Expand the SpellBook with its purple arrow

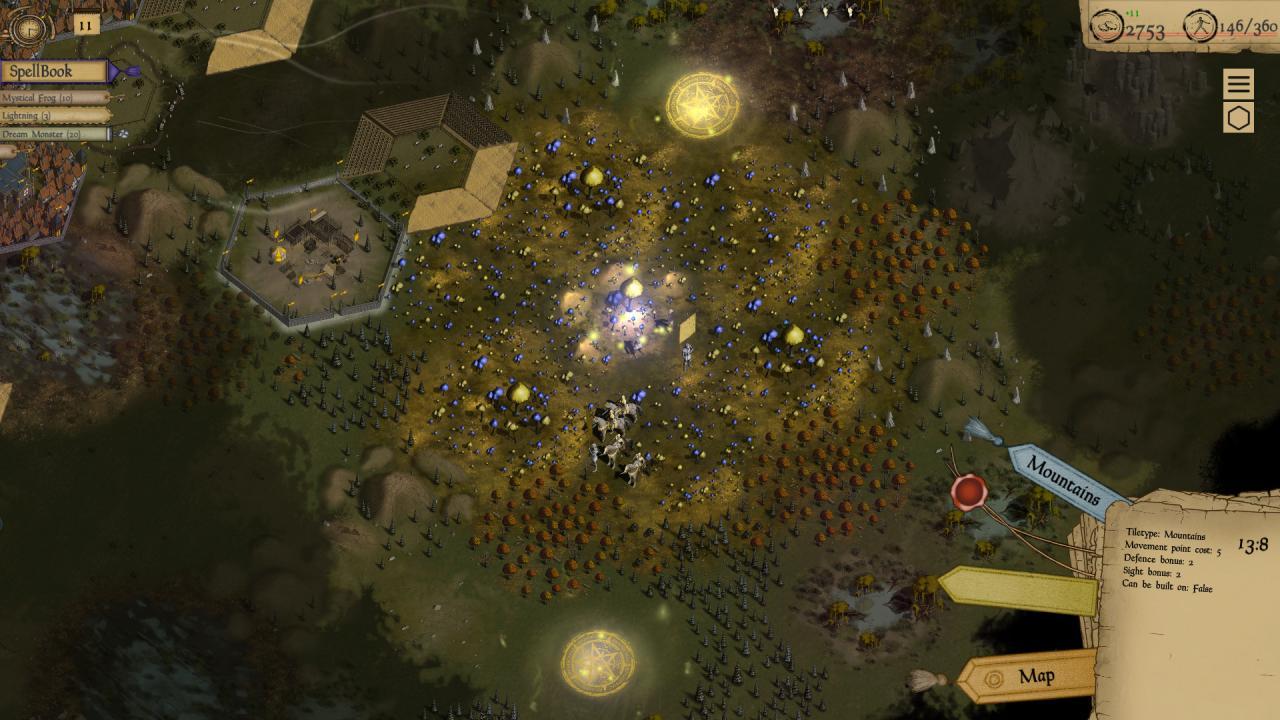[x=122, y=71]
